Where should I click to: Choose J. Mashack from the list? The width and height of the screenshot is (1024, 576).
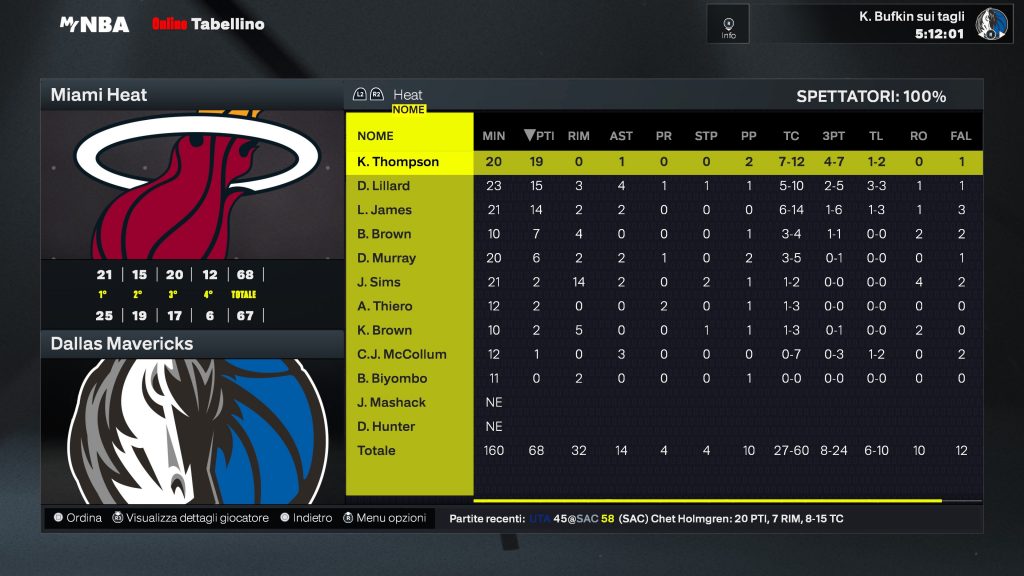tap(391, 402)
